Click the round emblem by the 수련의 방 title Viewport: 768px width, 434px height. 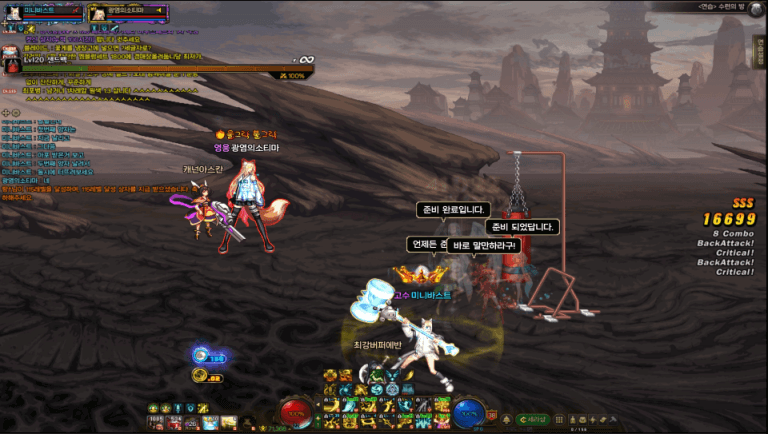(755, 7)
